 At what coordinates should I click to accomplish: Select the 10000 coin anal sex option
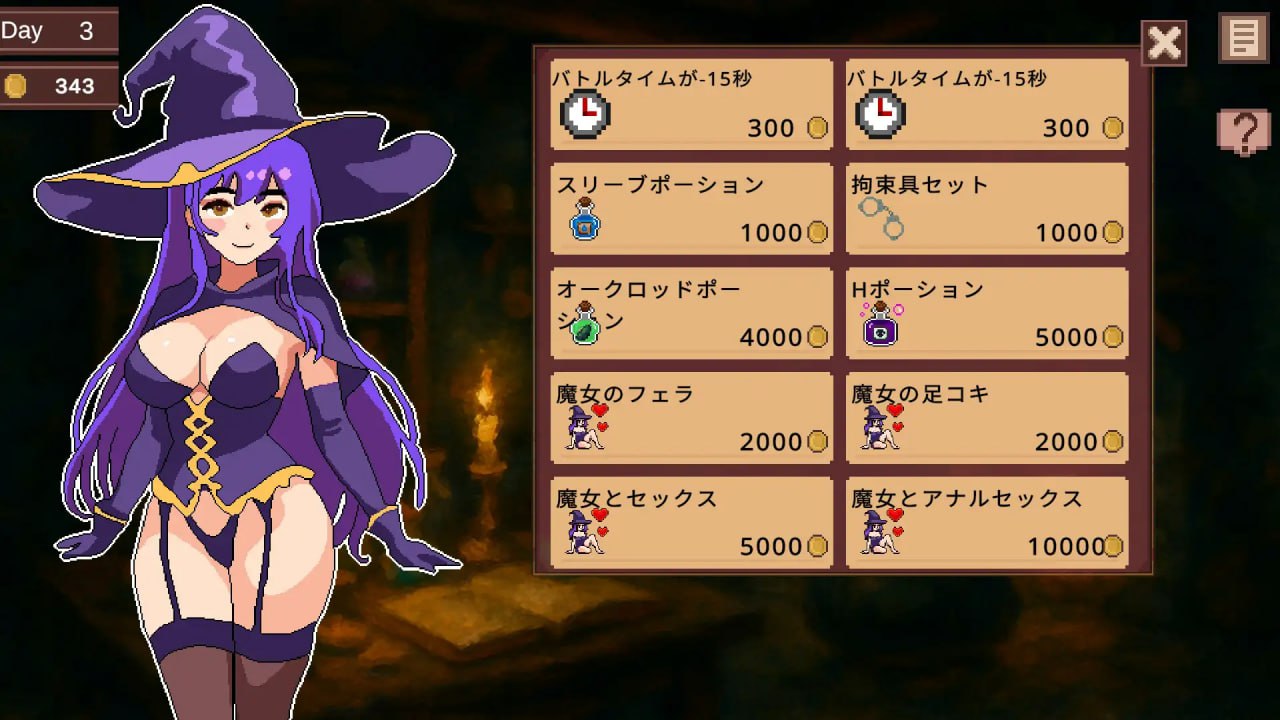pyautogui.click(x=986, y=521)
